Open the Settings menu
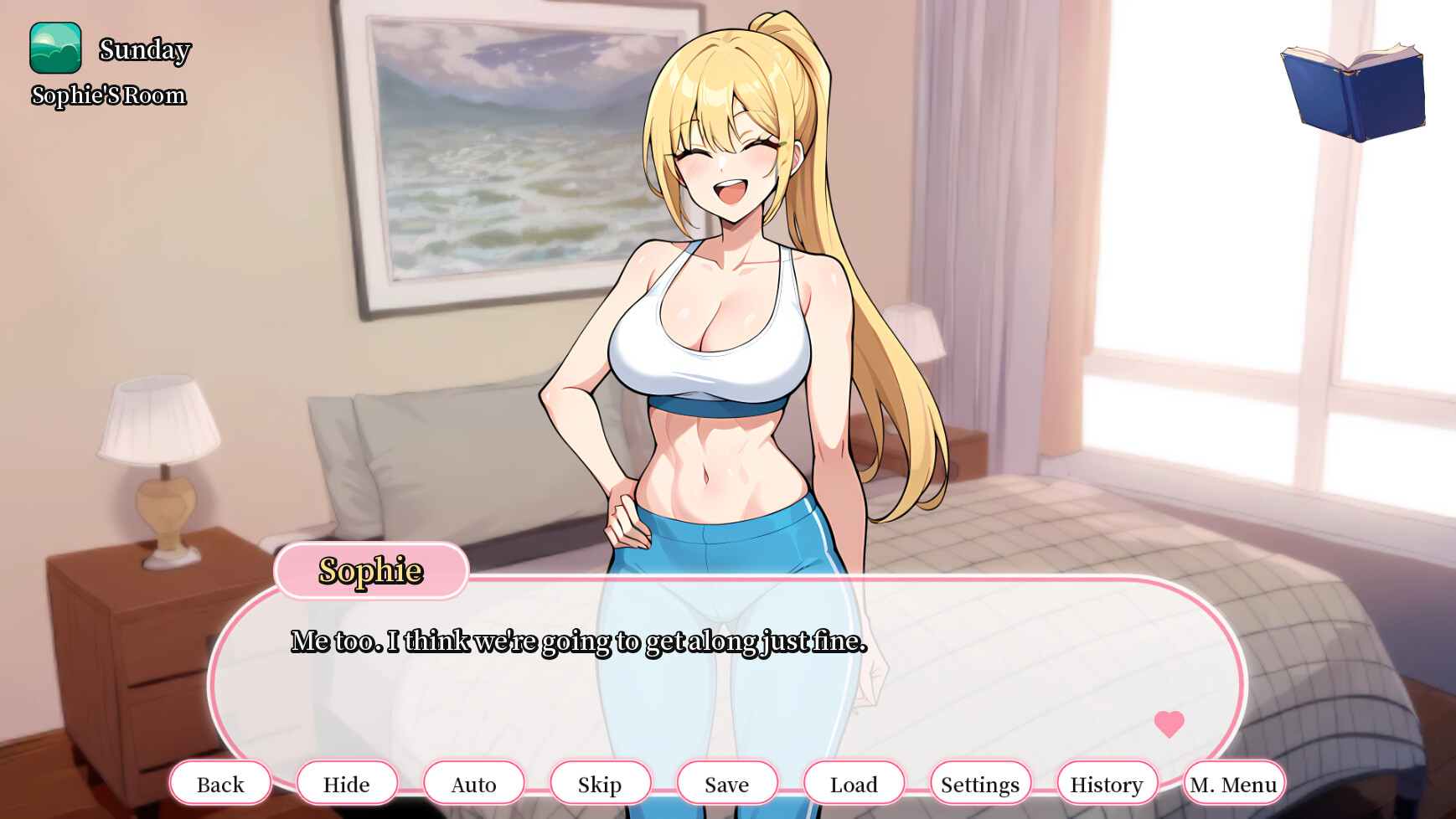The image size is (1456, 819). click(x=980, y=784)
